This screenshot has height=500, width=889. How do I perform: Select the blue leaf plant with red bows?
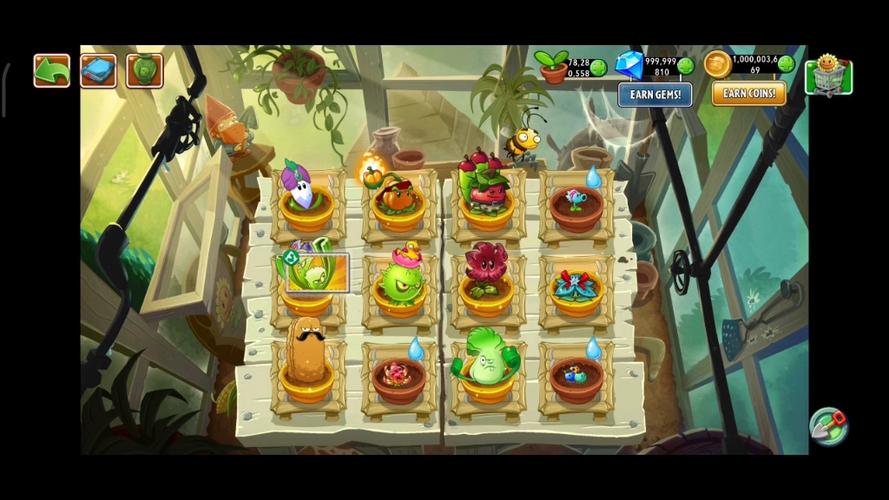click(576, 286)
